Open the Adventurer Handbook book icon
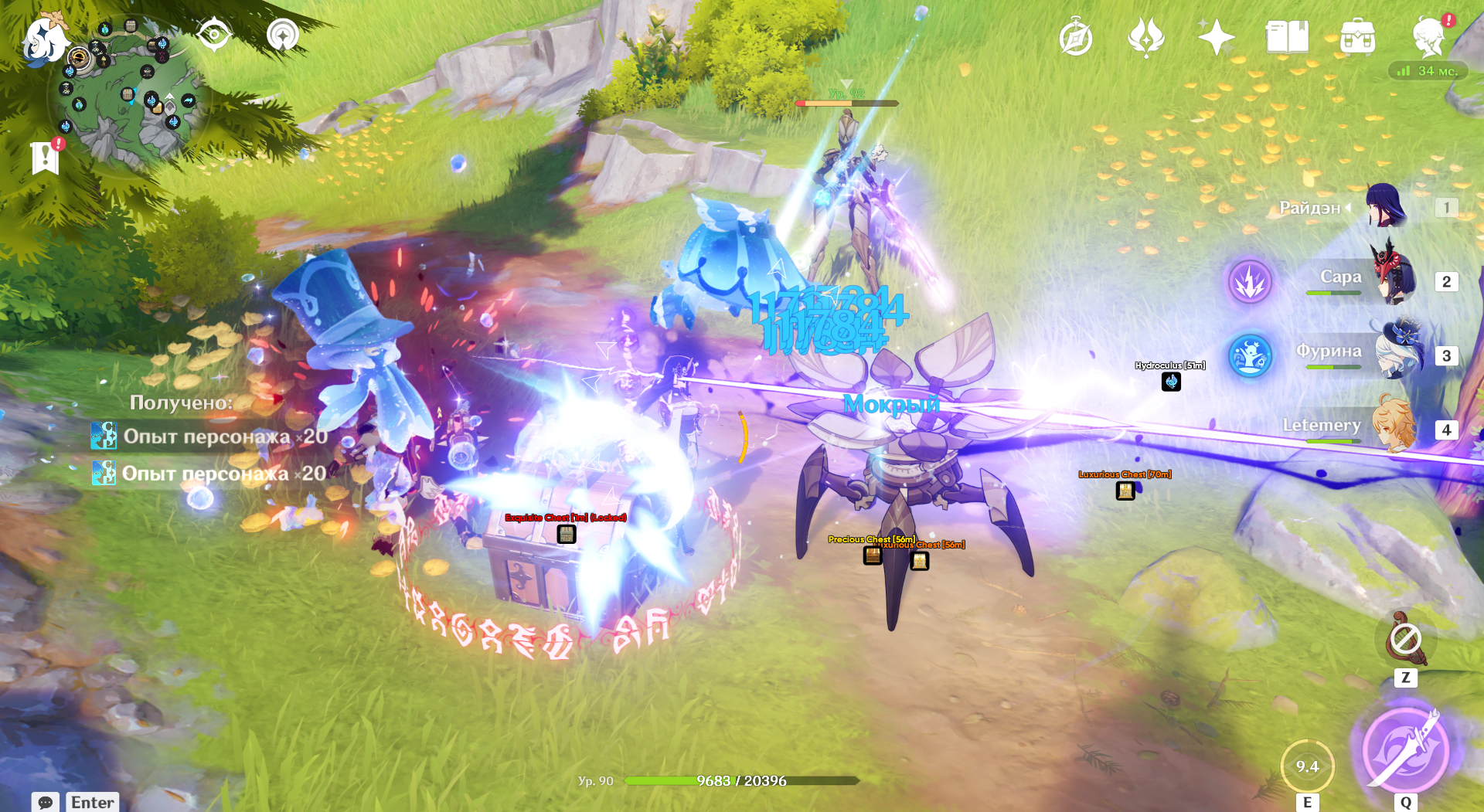 (1286, 37)
